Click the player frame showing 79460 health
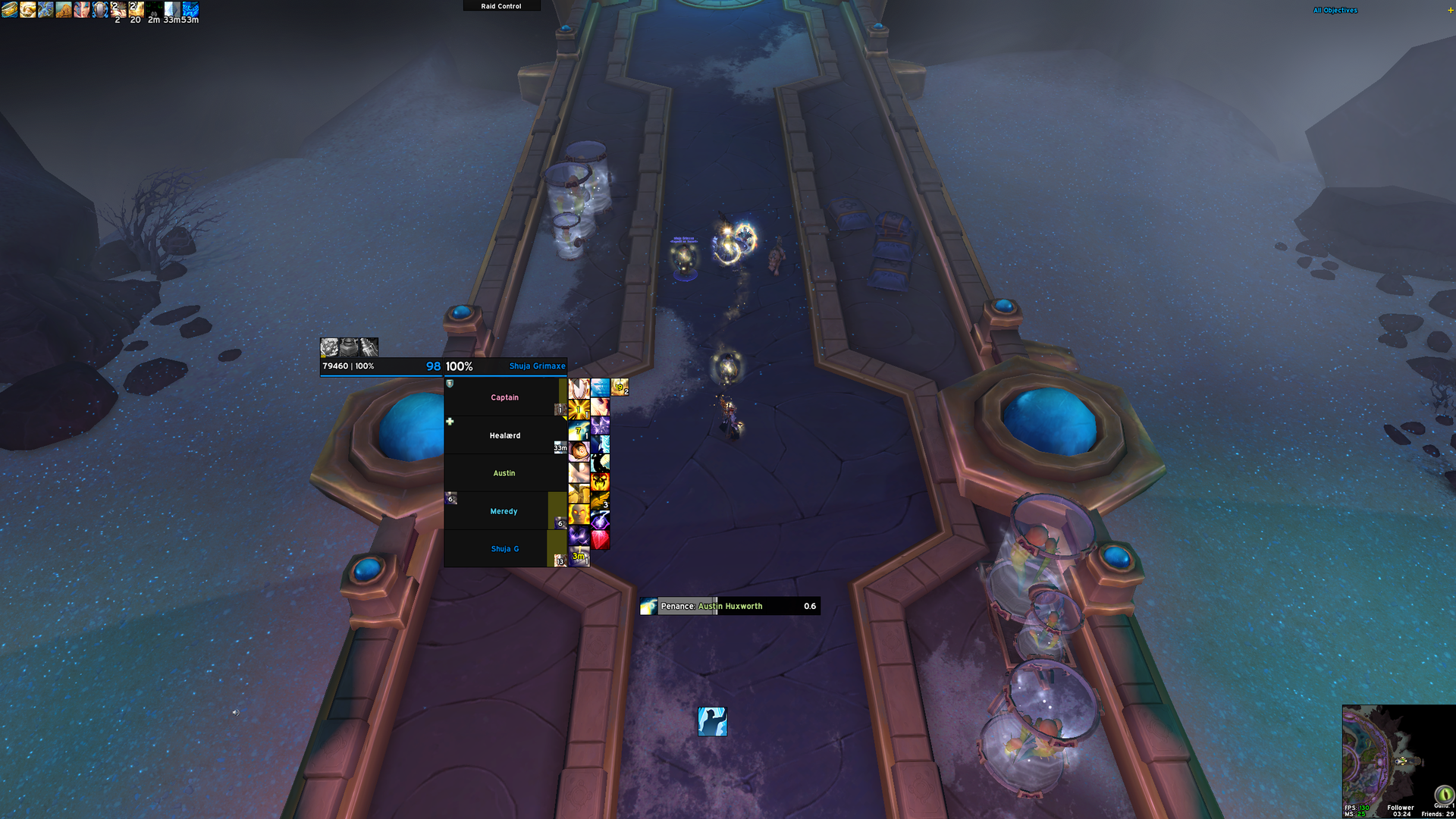The image size is (1456, 819). [381, 366]
